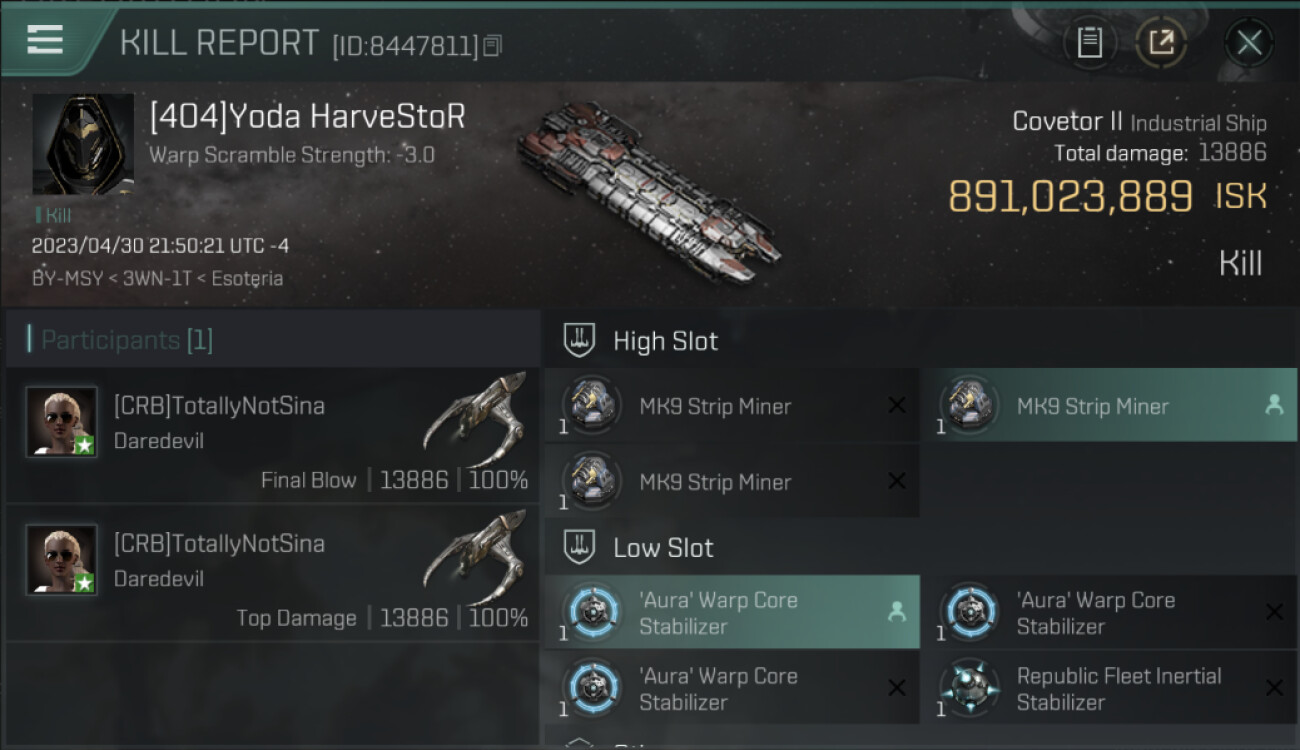Share the kill report externally
Screen dimensions: 1300x750
tap(1161, 43)
